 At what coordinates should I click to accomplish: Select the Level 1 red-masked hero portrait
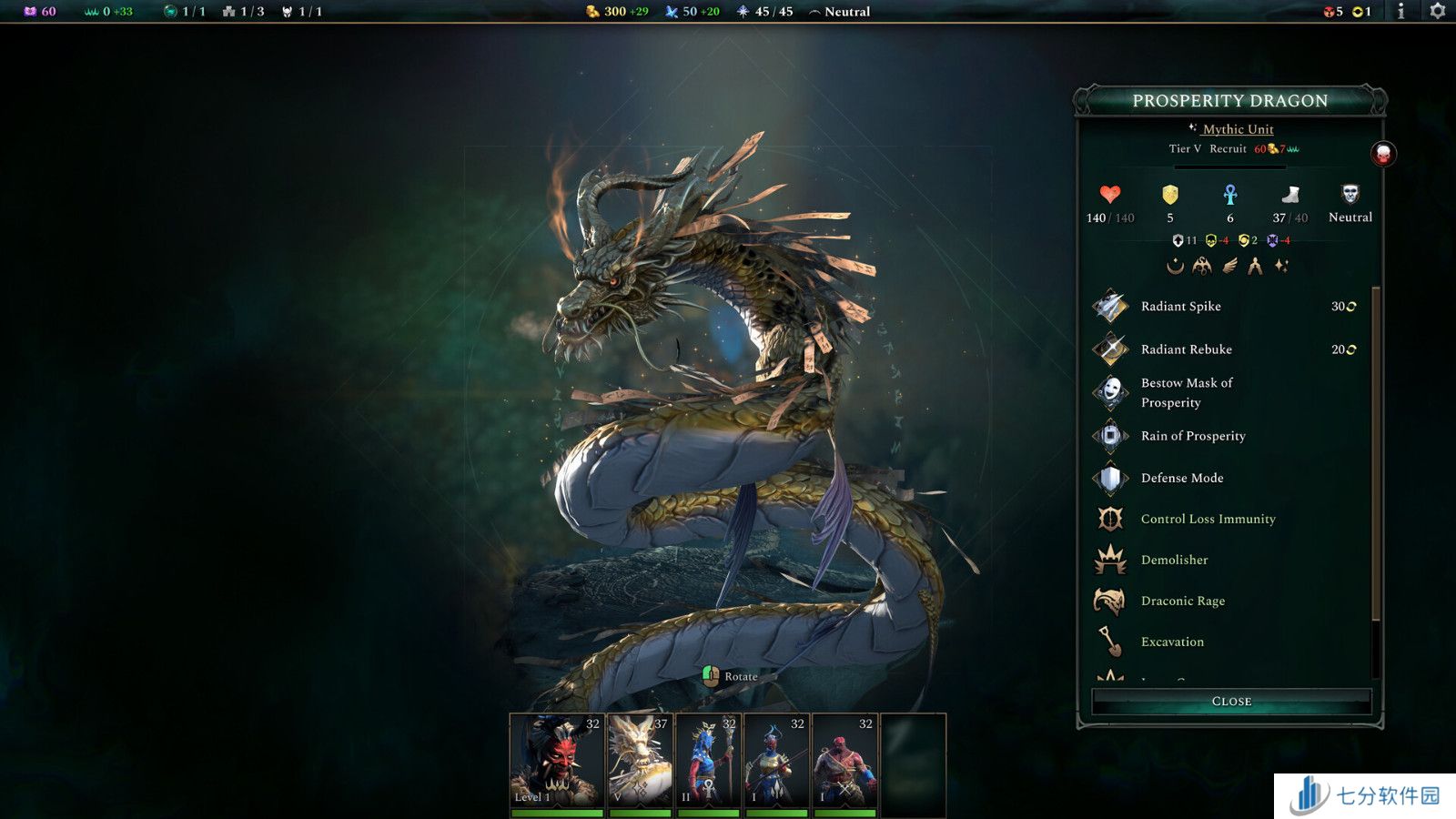coord(557,761)
